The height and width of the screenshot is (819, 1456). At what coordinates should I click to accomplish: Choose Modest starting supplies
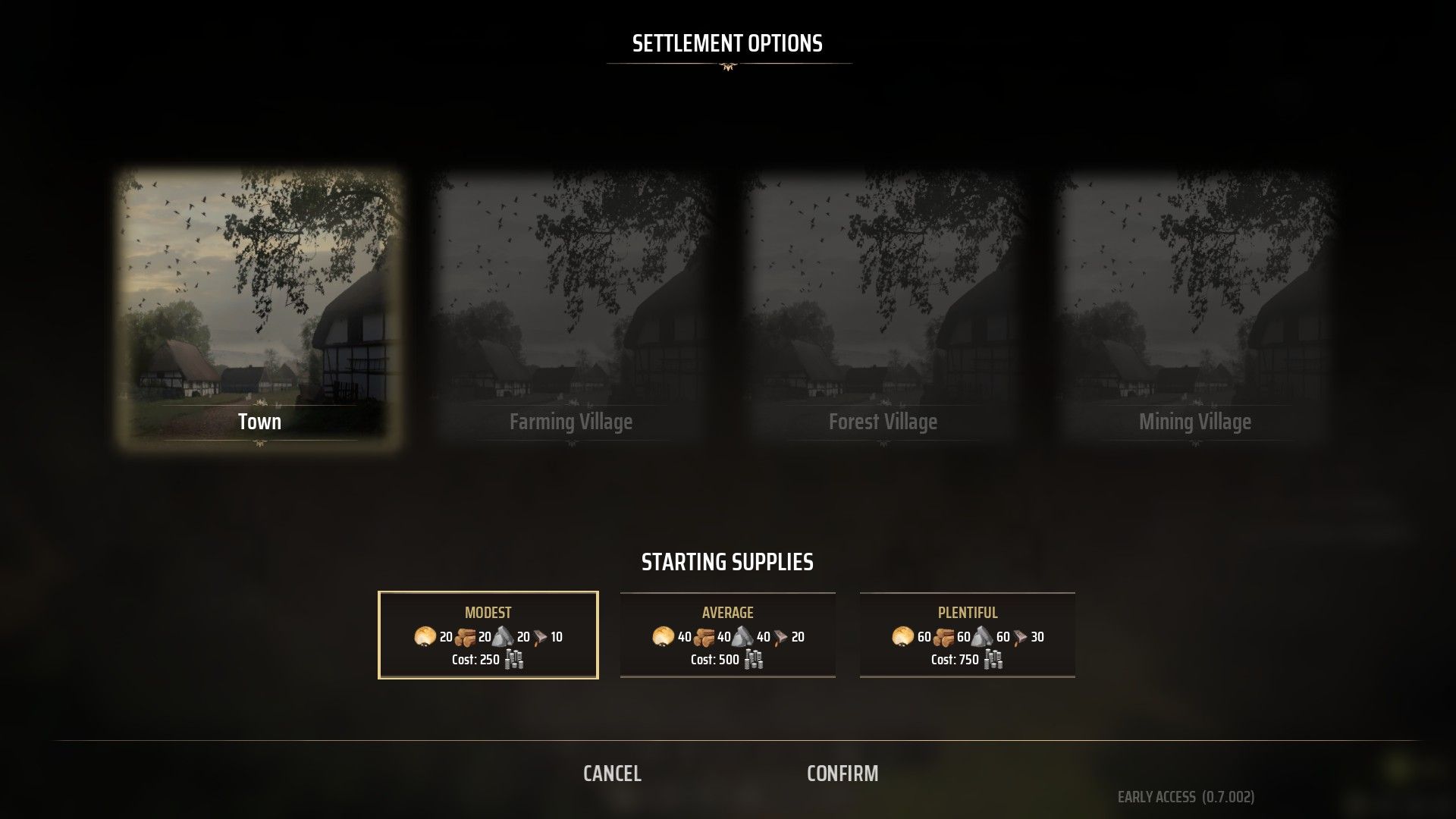488,635
